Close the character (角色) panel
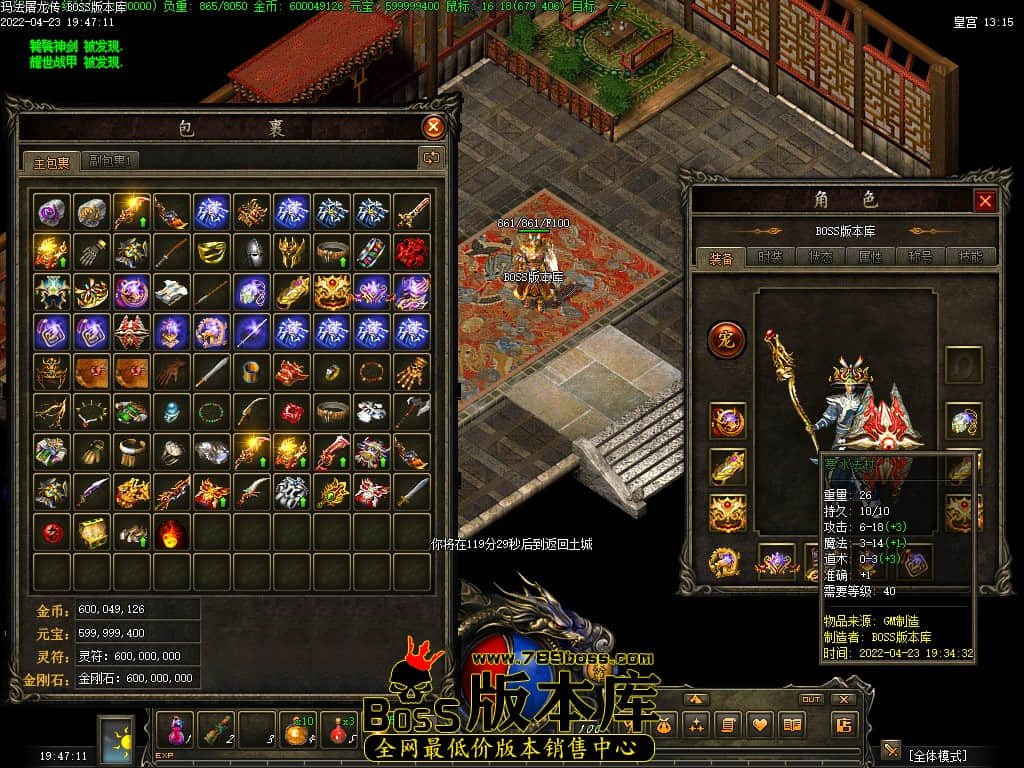 tap(985, 201)
